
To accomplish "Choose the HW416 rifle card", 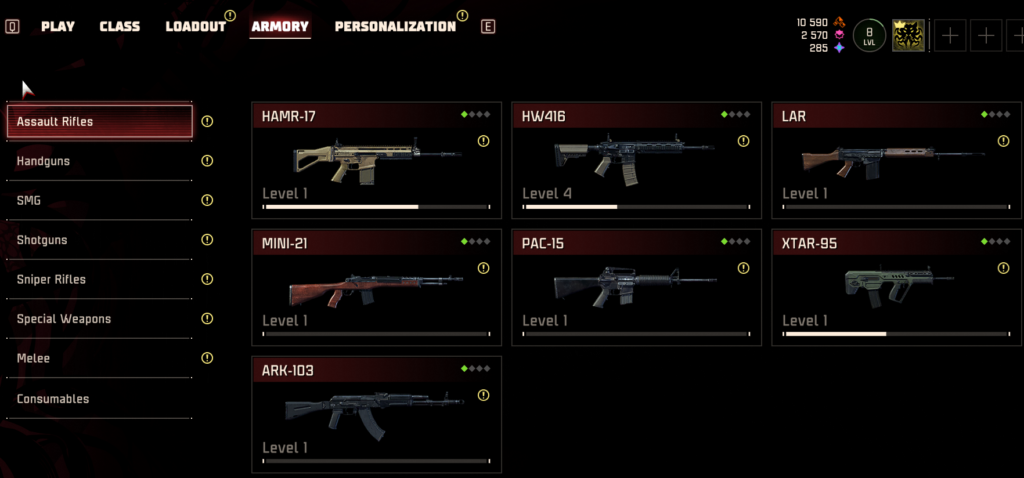I will [636, 160].
